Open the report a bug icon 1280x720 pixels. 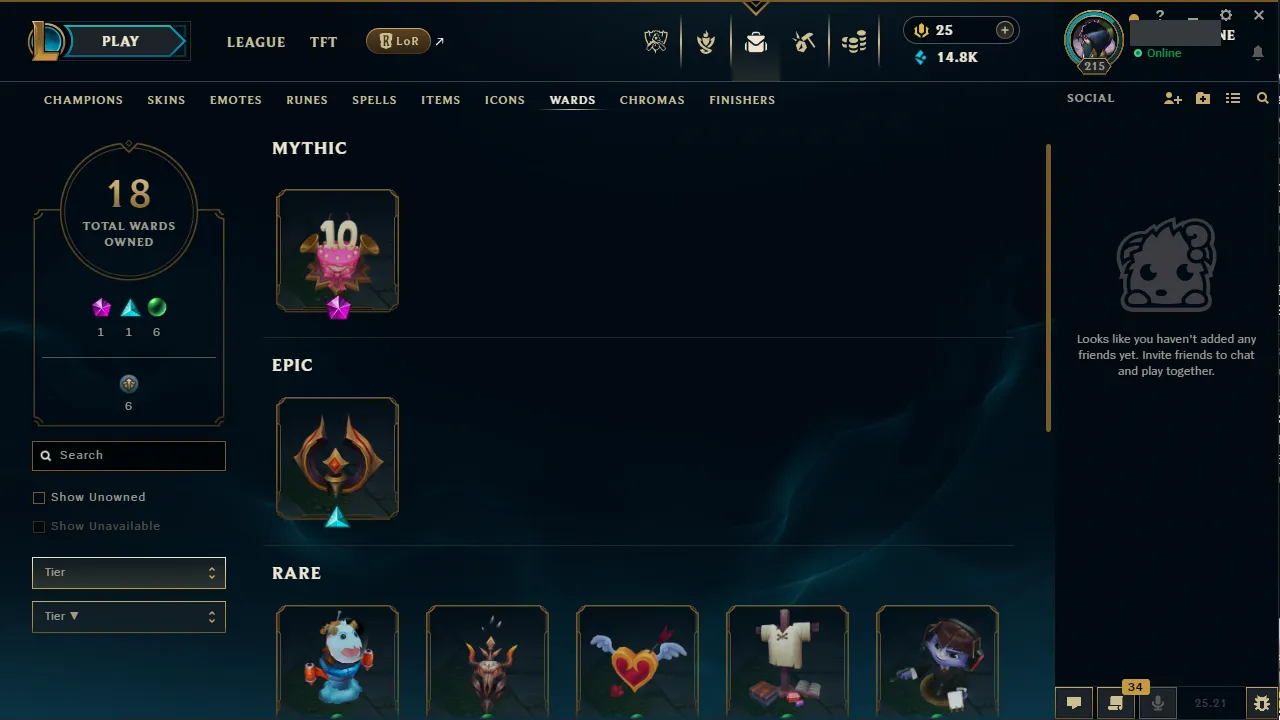[x=1262, y=702]
